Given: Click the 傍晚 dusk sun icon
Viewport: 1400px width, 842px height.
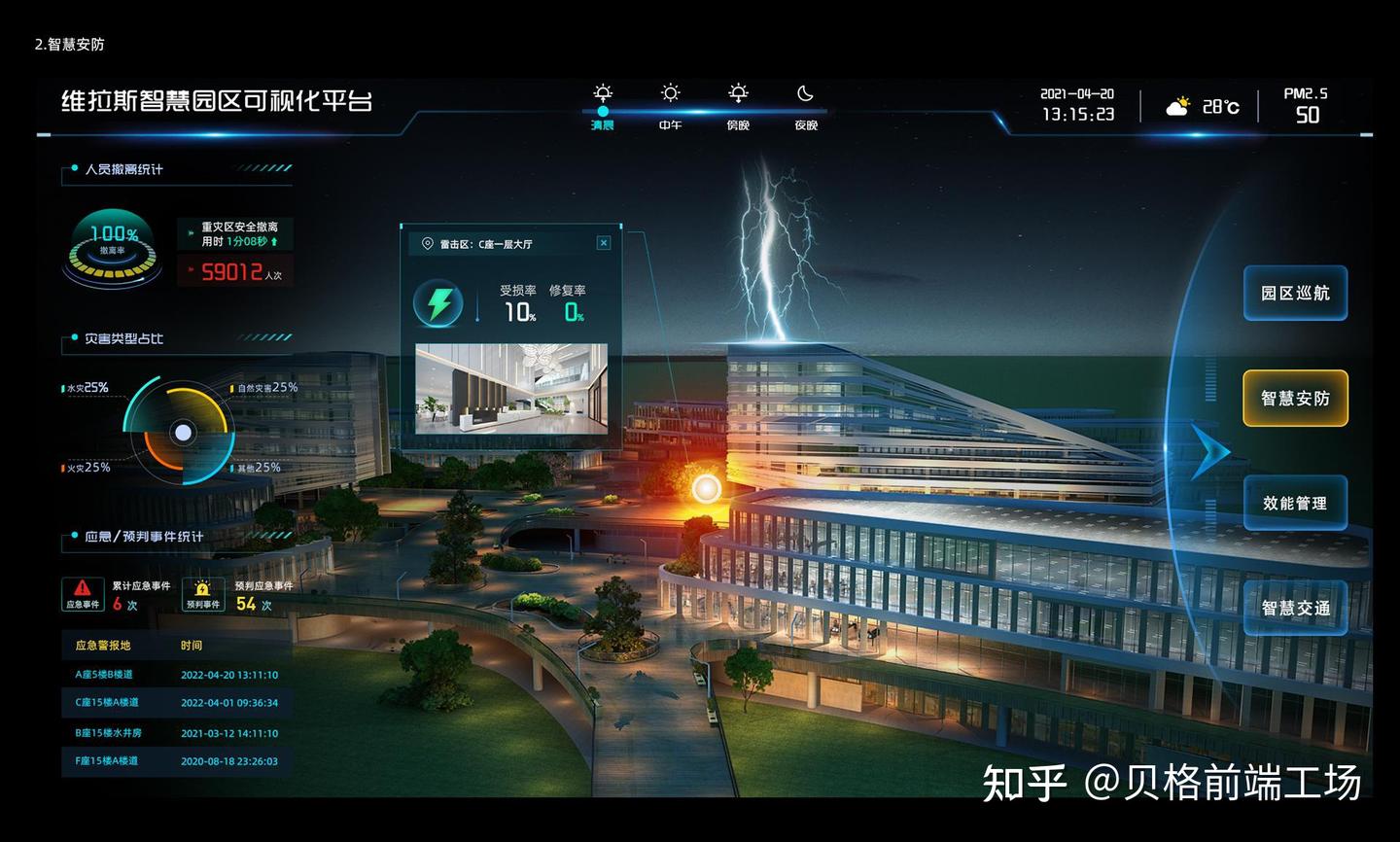Looking at the screenshot, I should click(x=738, y=93).
